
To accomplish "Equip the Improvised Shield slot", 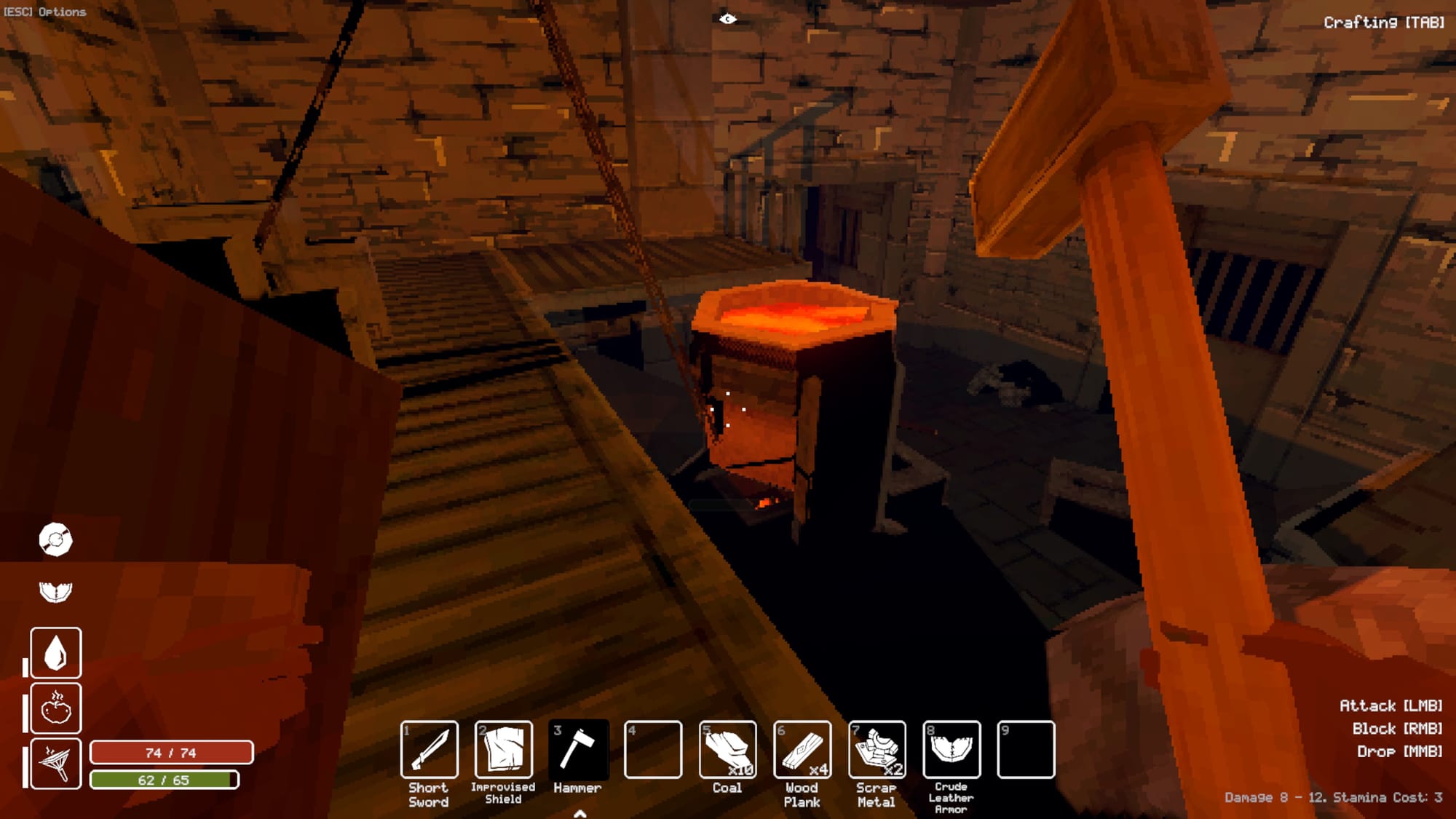I will [503, 749].
